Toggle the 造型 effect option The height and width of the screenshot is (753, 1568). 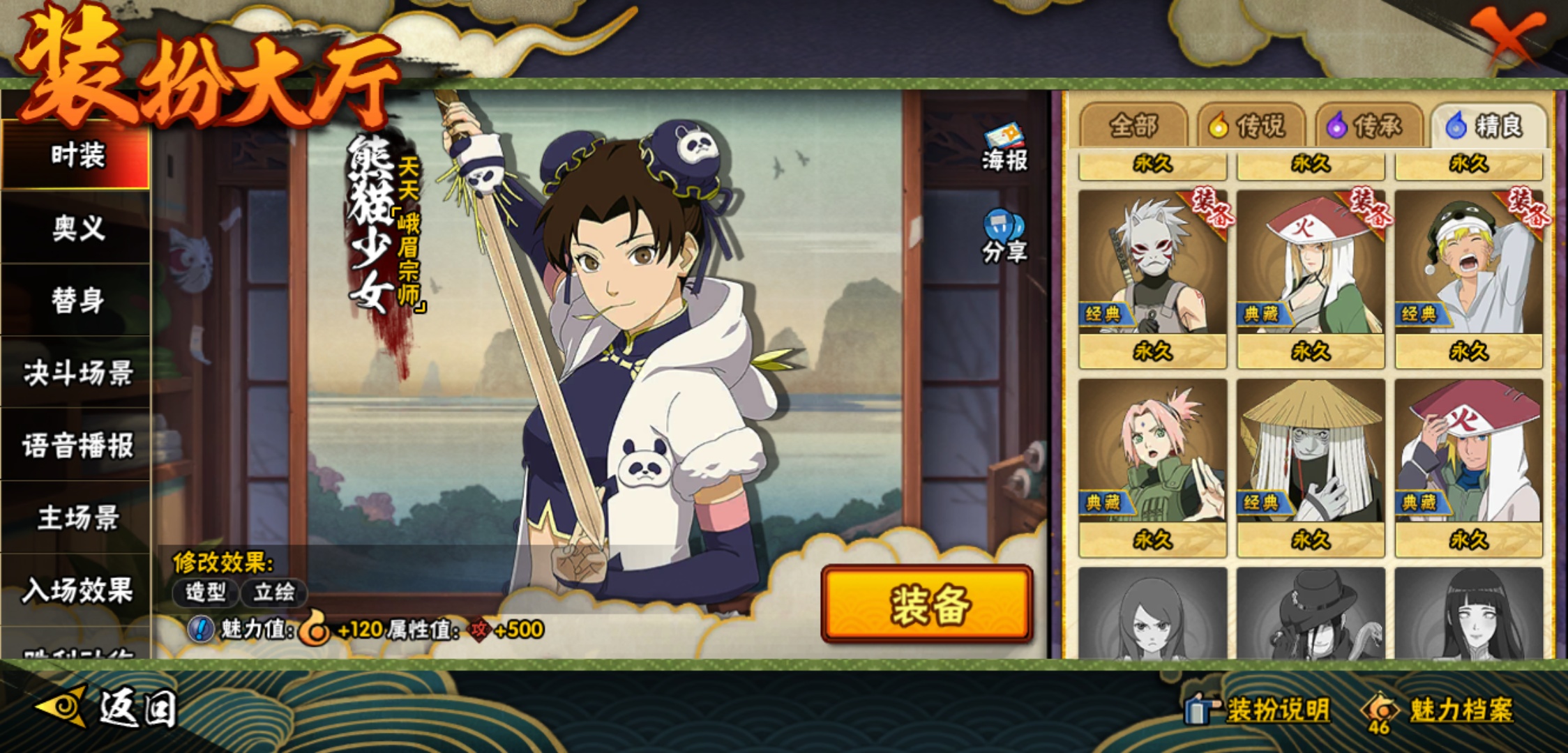206,593
